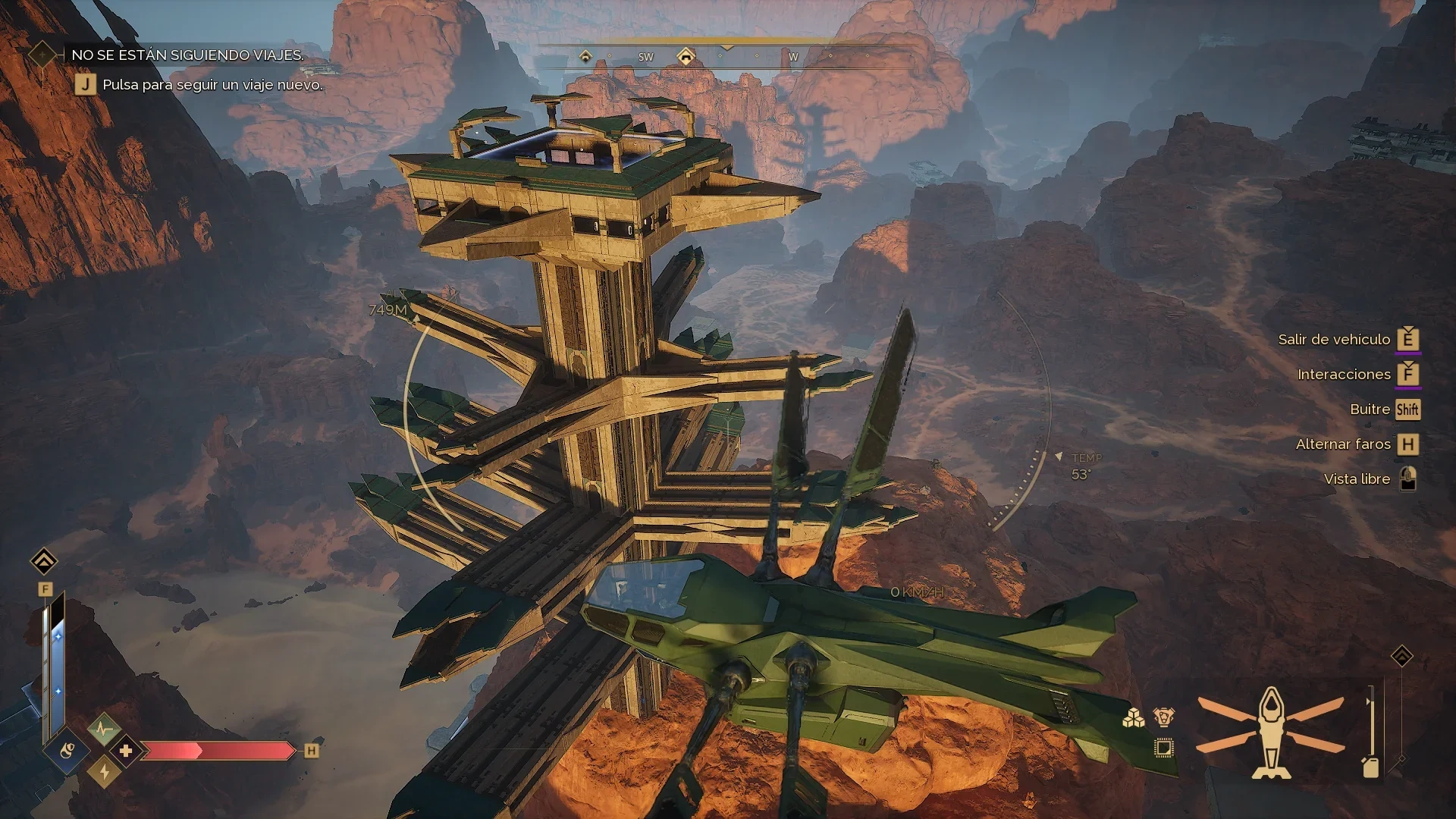1456x819 pixels.
Task: Open the ornithopter vehicle status icon
Action: 1271,733
